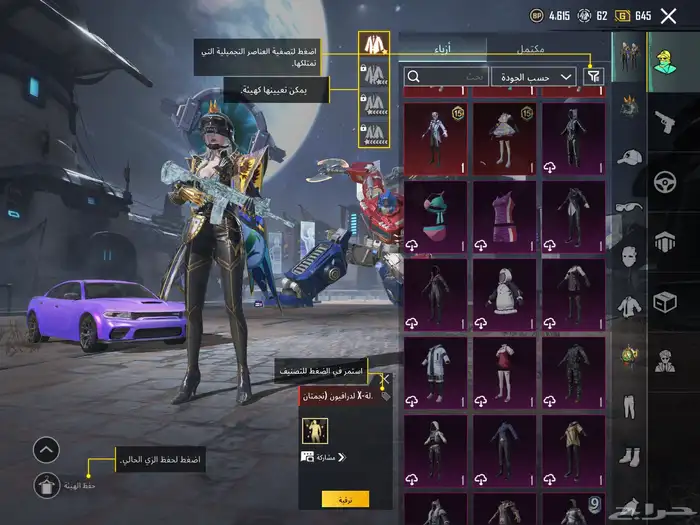
Task: Save the current outfit with hanger button
Action: point(46,486)
